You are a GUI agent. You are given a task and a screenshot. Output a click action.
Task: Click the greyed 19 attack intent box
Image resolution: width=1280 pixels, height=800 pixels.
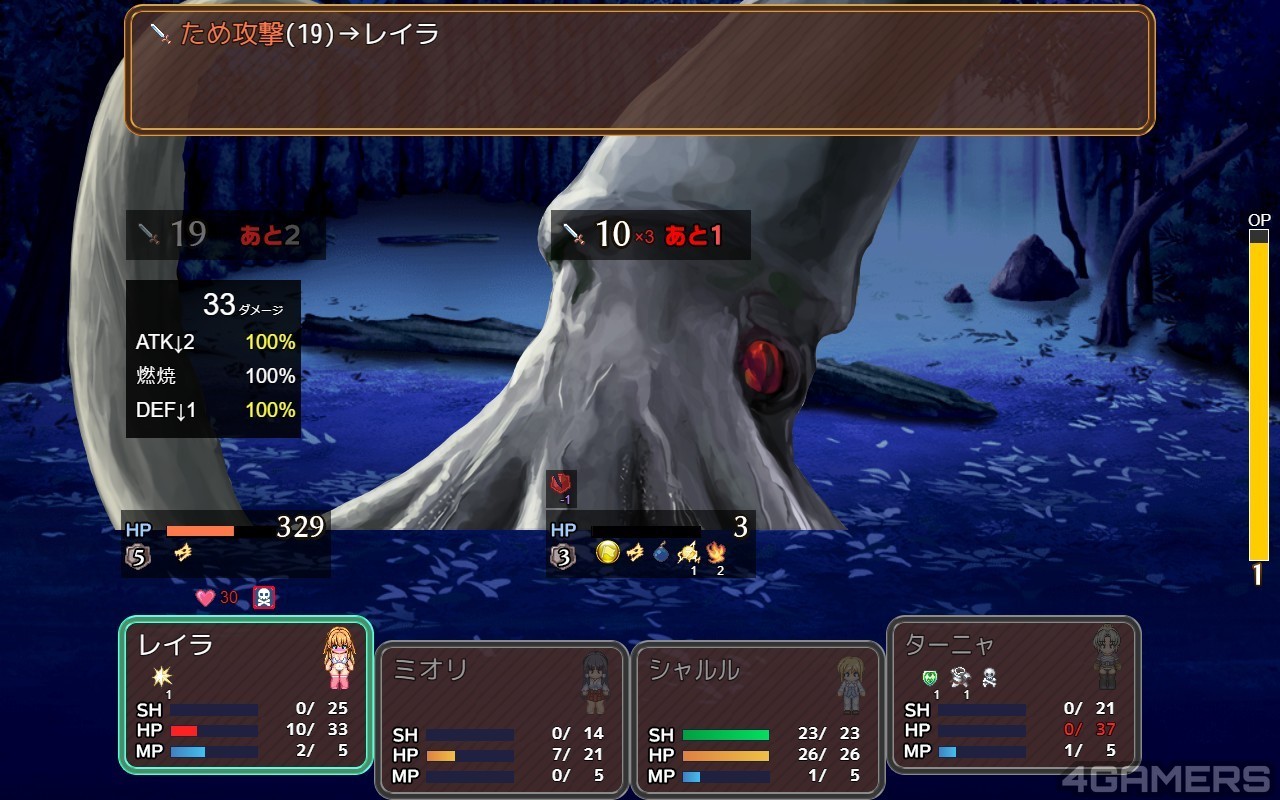point(225,235)
